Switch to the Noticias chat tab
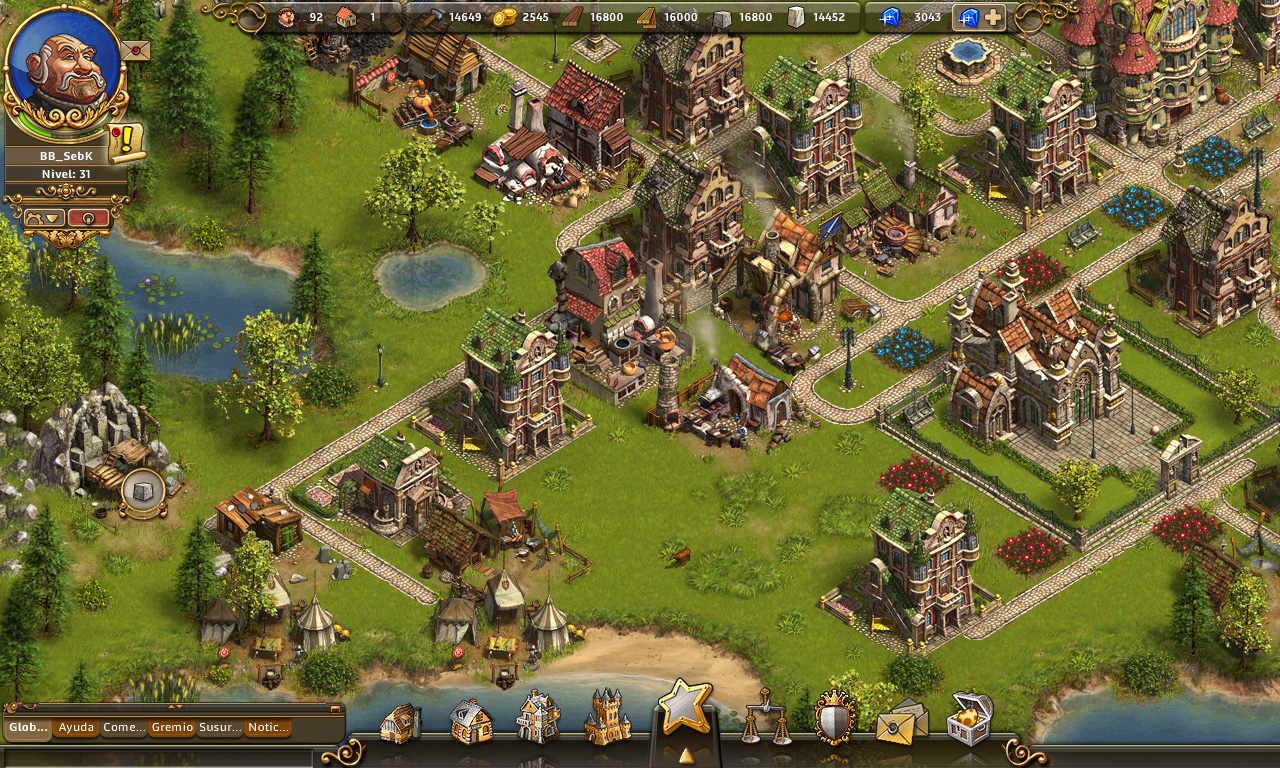Viewport: 1280px width, 768px height. pyautogui.click(x=268, y=728)
